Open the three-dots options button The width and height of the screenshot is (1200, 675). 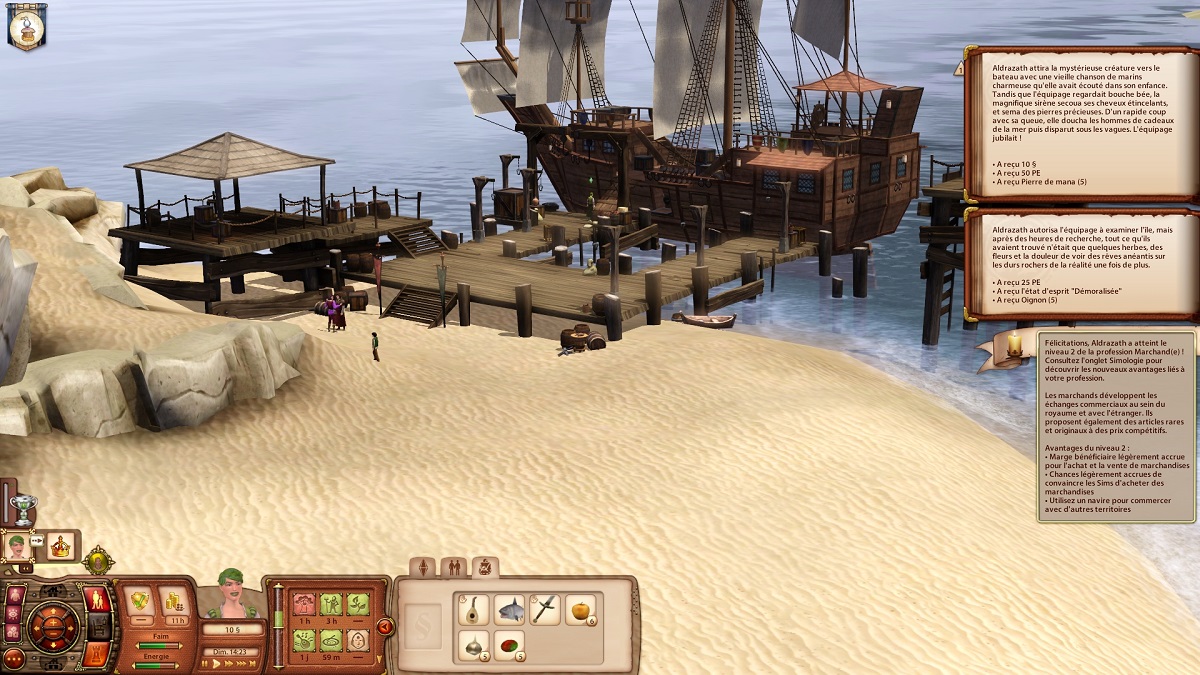13,658
